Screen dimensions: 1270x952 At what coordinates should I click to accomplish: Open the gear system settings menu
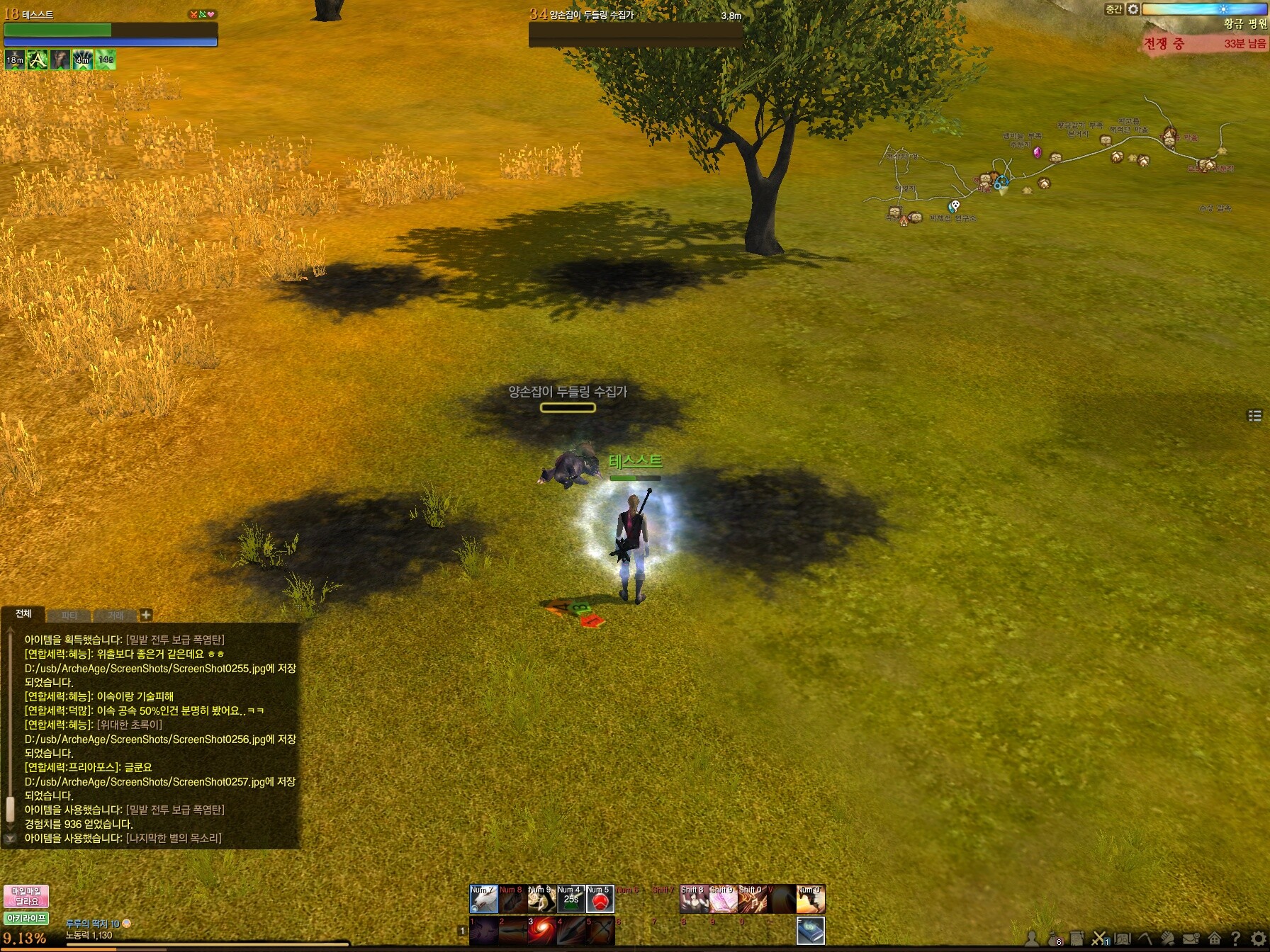1258,939
